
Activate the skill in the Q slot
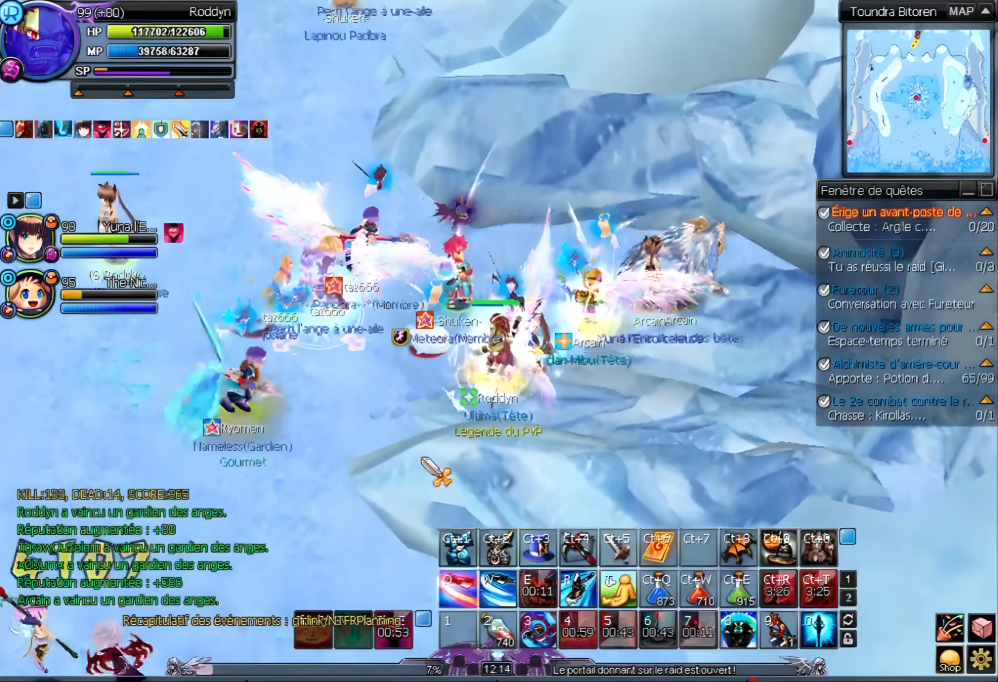click(x=458, y=589)
